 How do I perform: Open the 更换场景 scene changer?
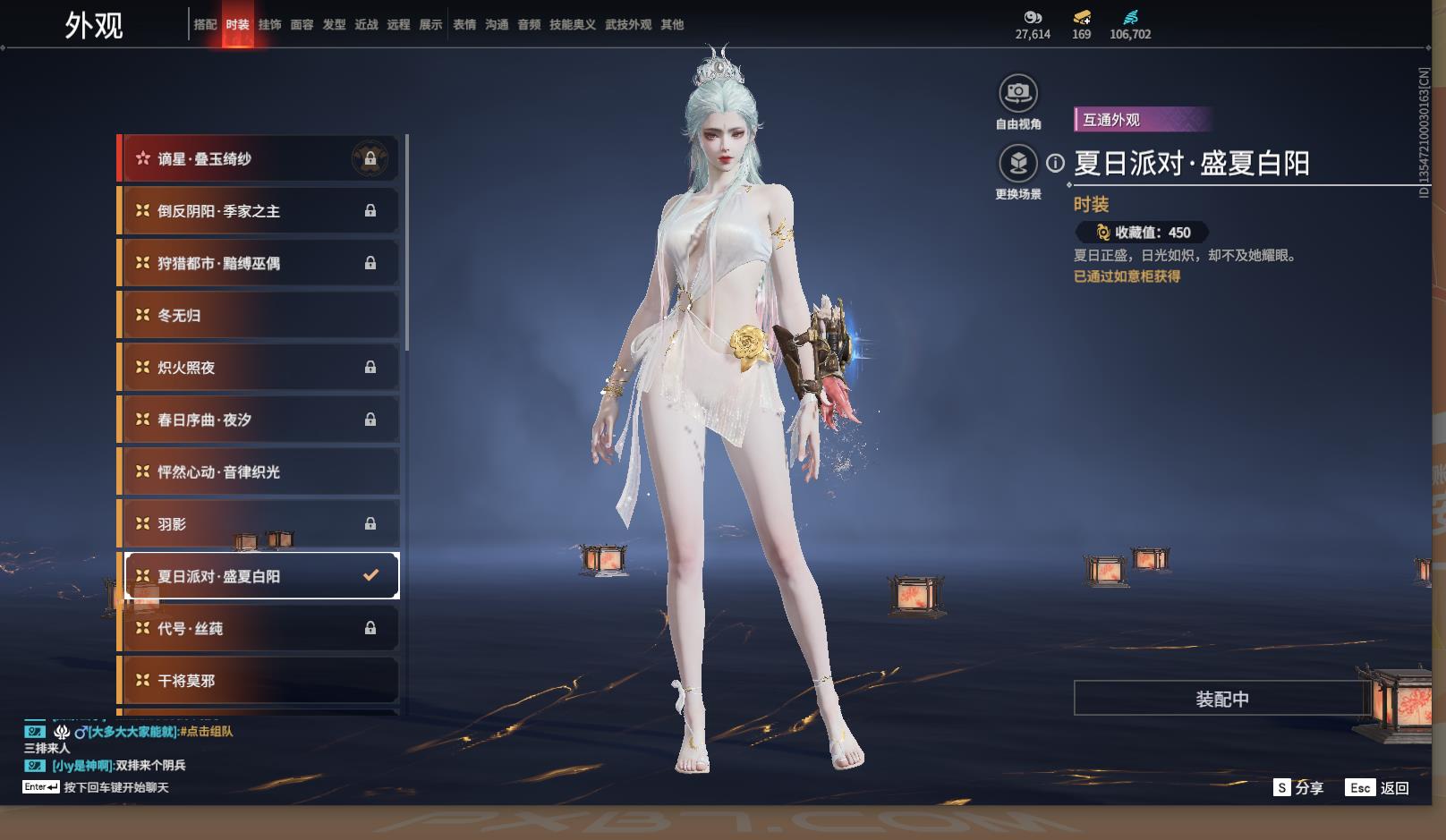coord(1017,164)
